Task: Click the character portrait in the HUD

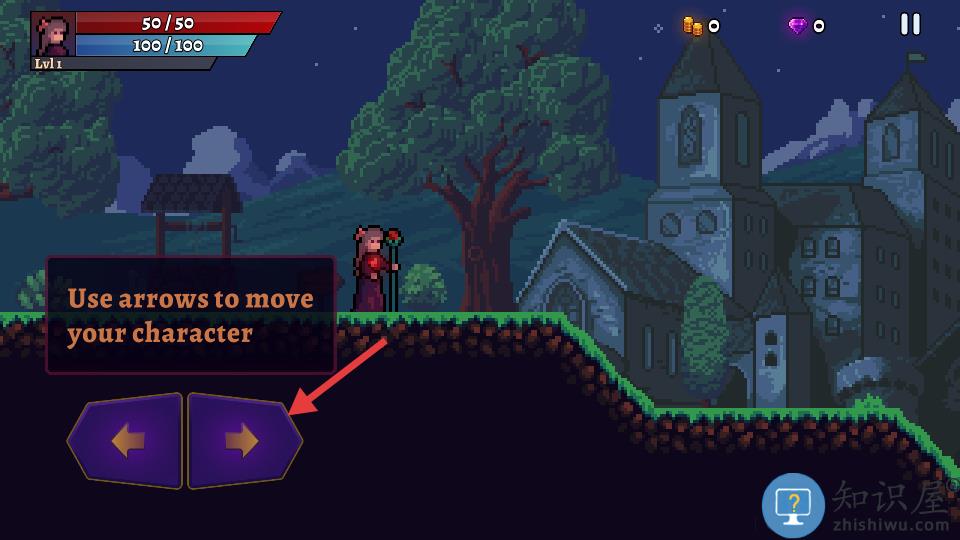Action: pyautogui.click(x=54, y=35)
